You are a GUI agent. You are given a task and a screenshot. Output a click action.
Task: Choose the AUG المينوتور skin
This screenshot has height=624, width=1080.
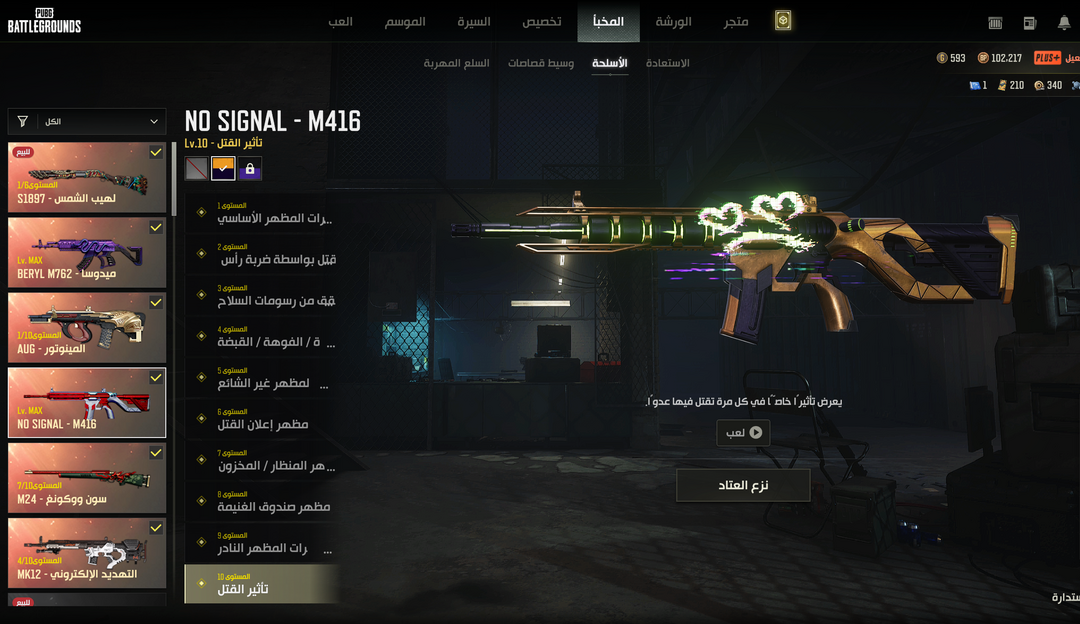pyautogui.click(x=87, y=327)
